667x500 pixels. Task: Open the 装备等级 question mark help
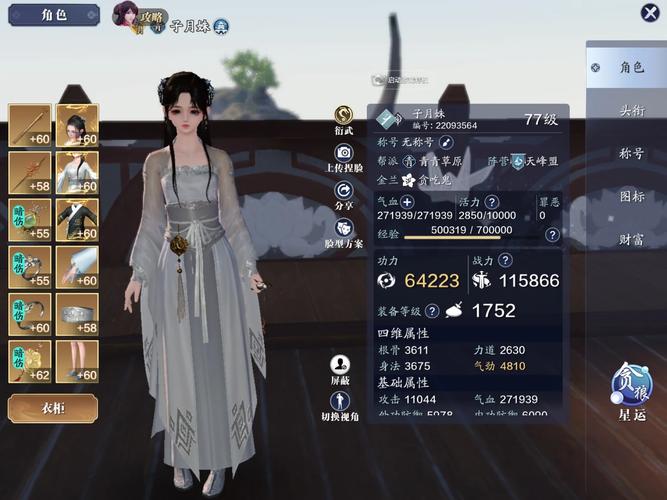click(432, 311)
